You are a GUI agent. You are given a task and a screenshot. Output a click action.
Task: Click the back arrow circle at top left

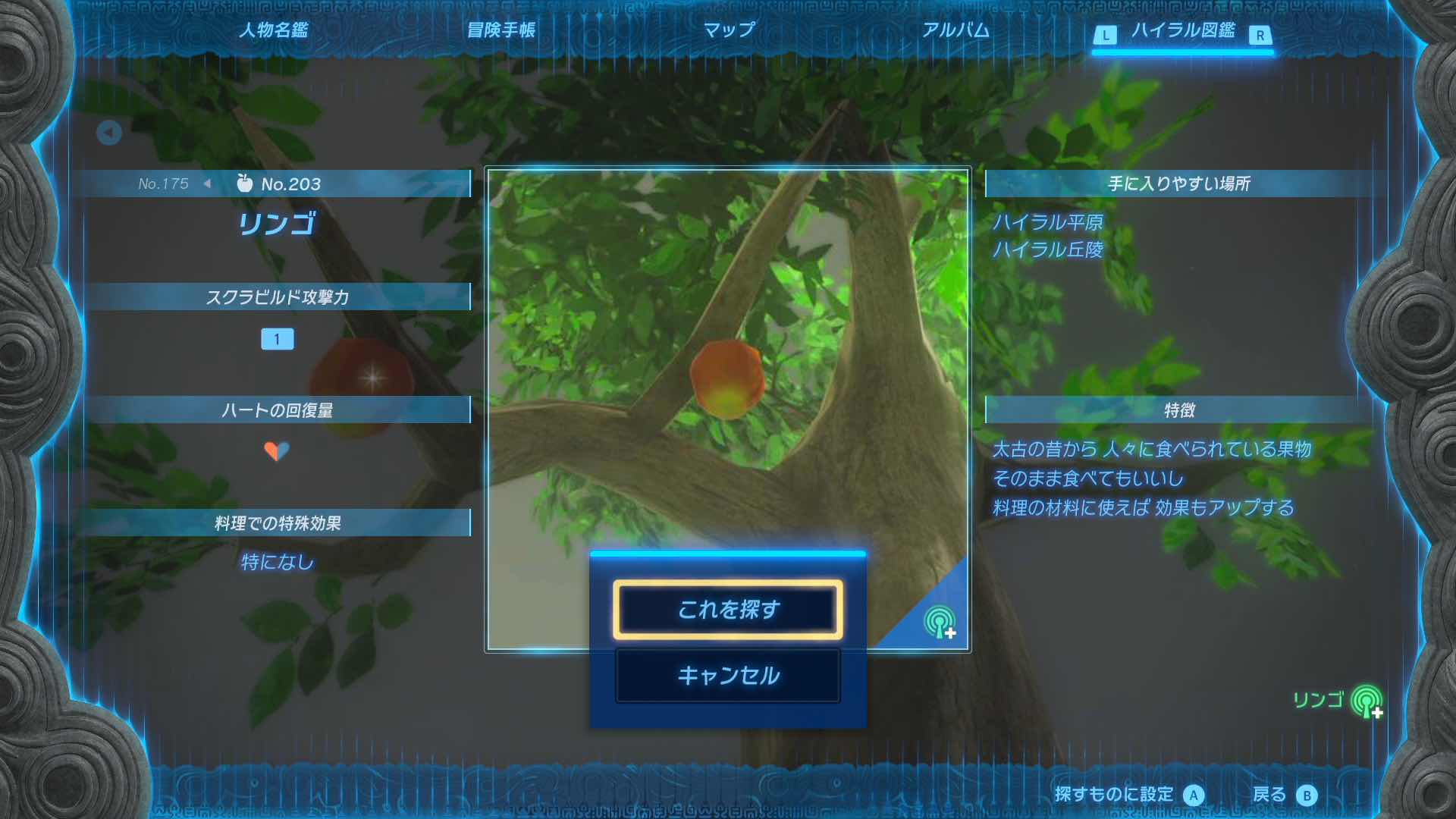[x=109, y=132]
